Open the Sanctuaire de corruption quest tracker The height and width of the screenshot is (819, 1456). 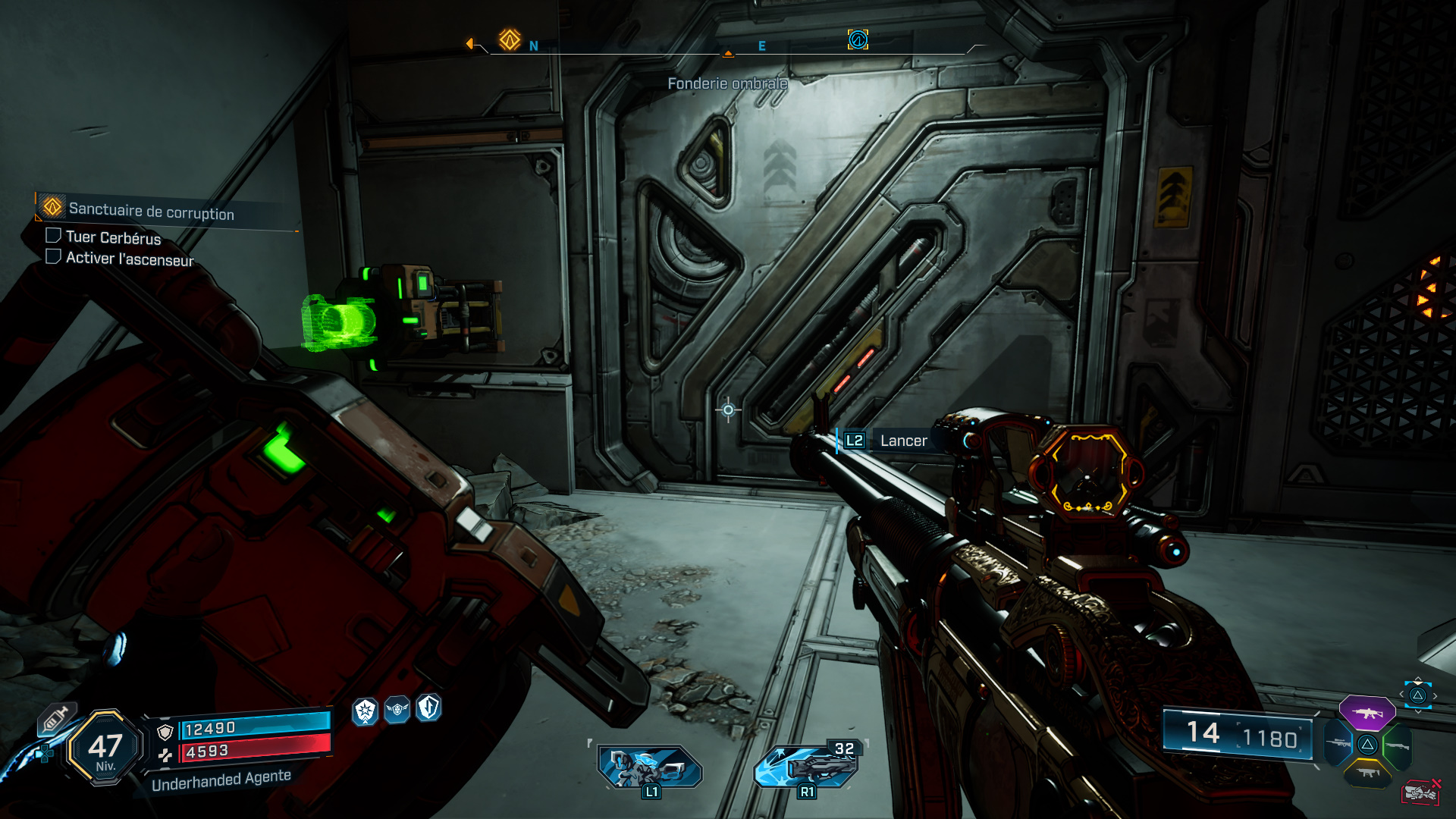click(151, 211)
